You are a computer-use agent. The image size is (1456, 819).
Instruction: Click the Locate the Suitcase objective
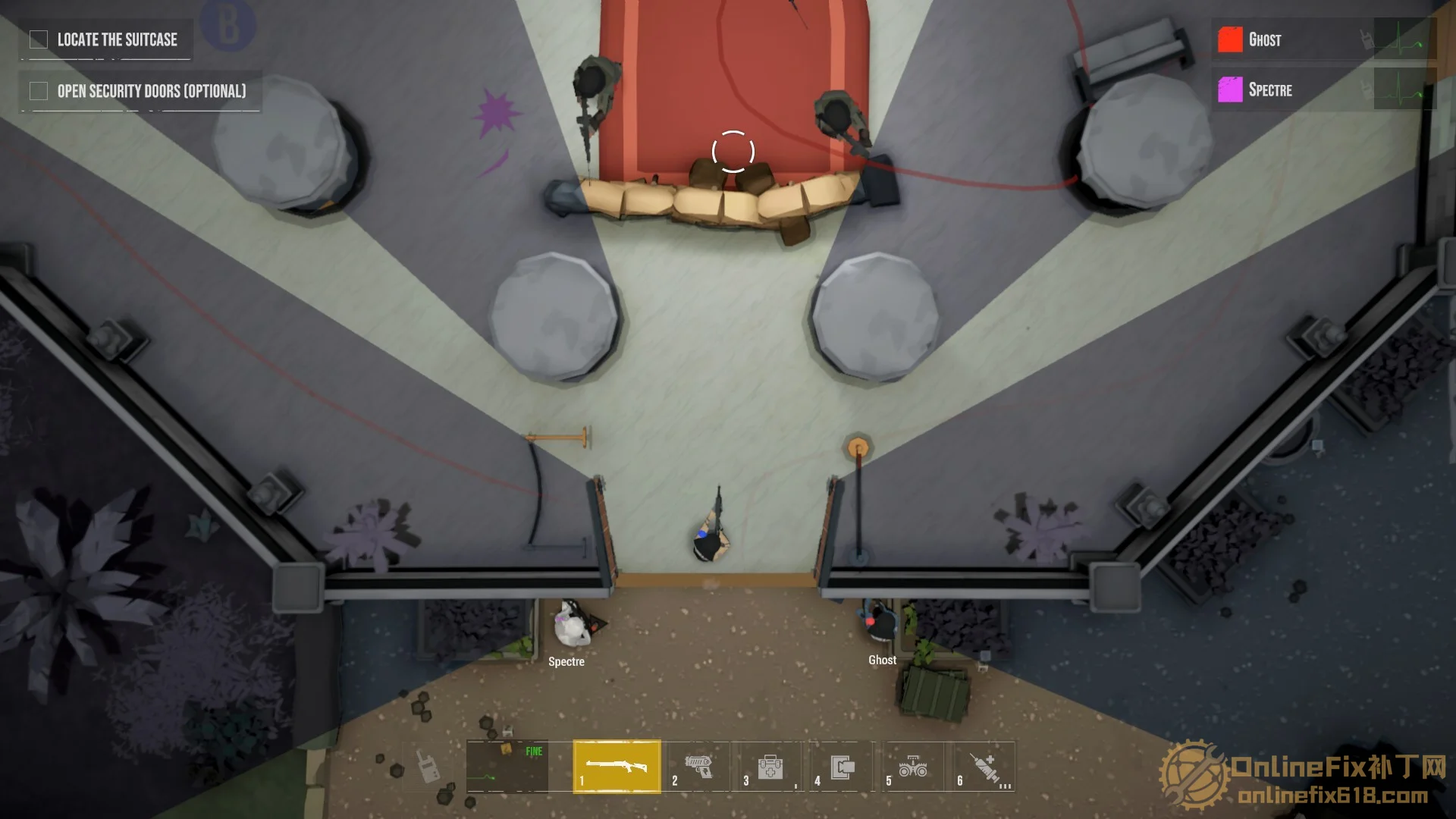coord(117,39)
